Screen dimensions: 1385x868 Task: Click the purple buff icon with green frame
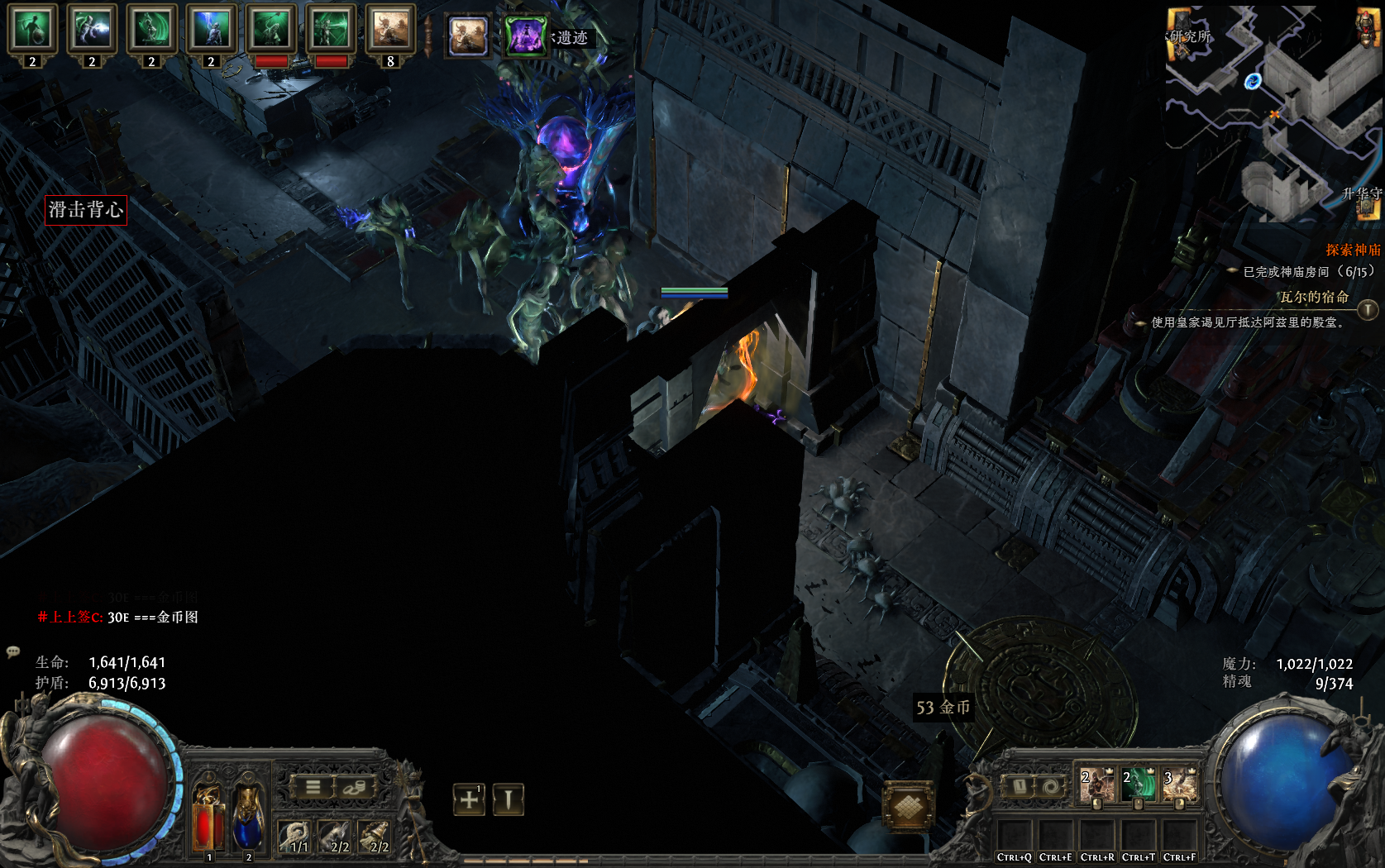coord(525,36)
